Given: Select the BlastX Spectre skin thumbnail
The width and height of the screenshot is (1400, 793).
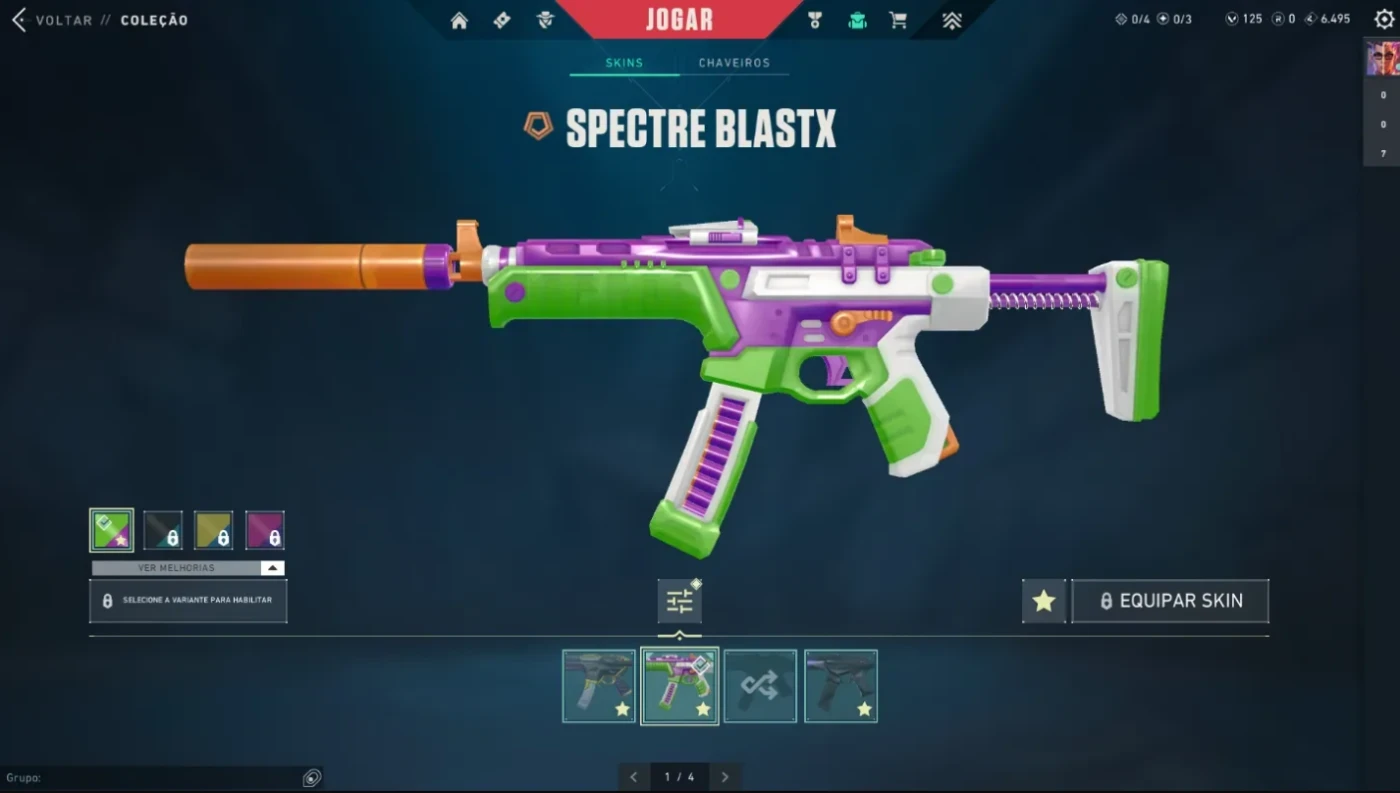Looking at the screenshot, I should tap(680, 686).
